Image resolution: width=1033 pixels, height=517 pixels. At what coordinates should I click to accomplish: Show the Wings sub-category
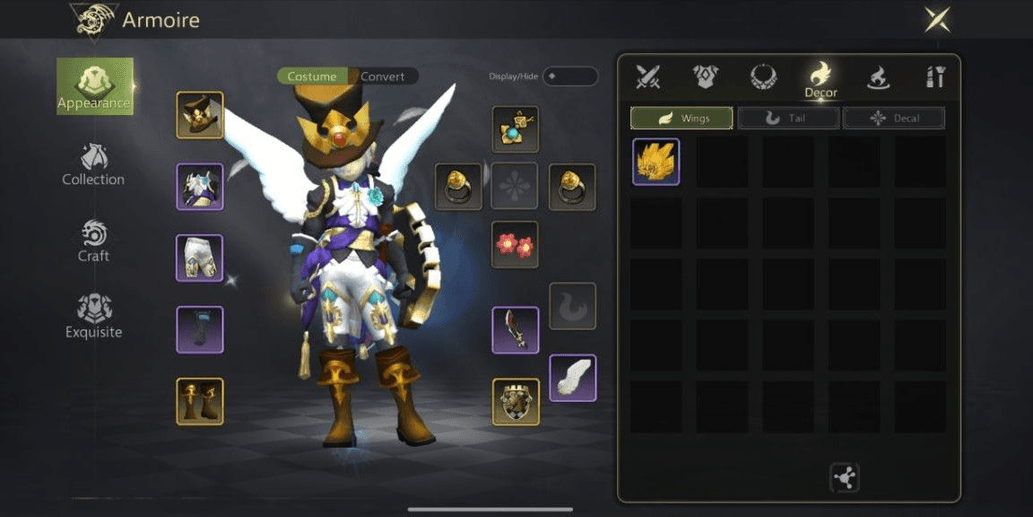tap(681, 118)
